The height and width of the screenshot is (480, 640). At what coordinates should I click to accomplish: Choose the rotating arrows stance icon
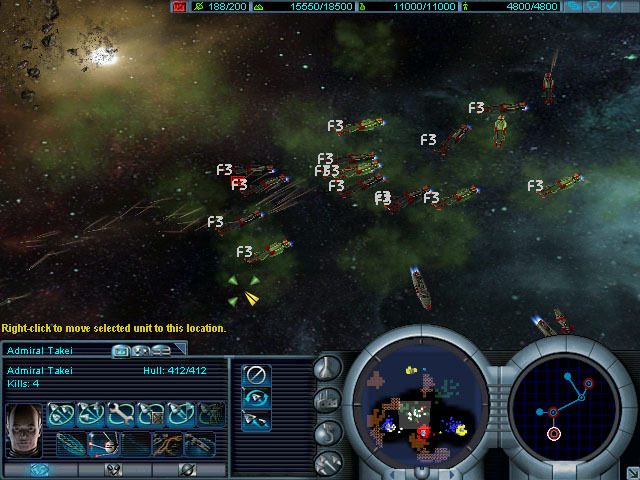(256, 397)
